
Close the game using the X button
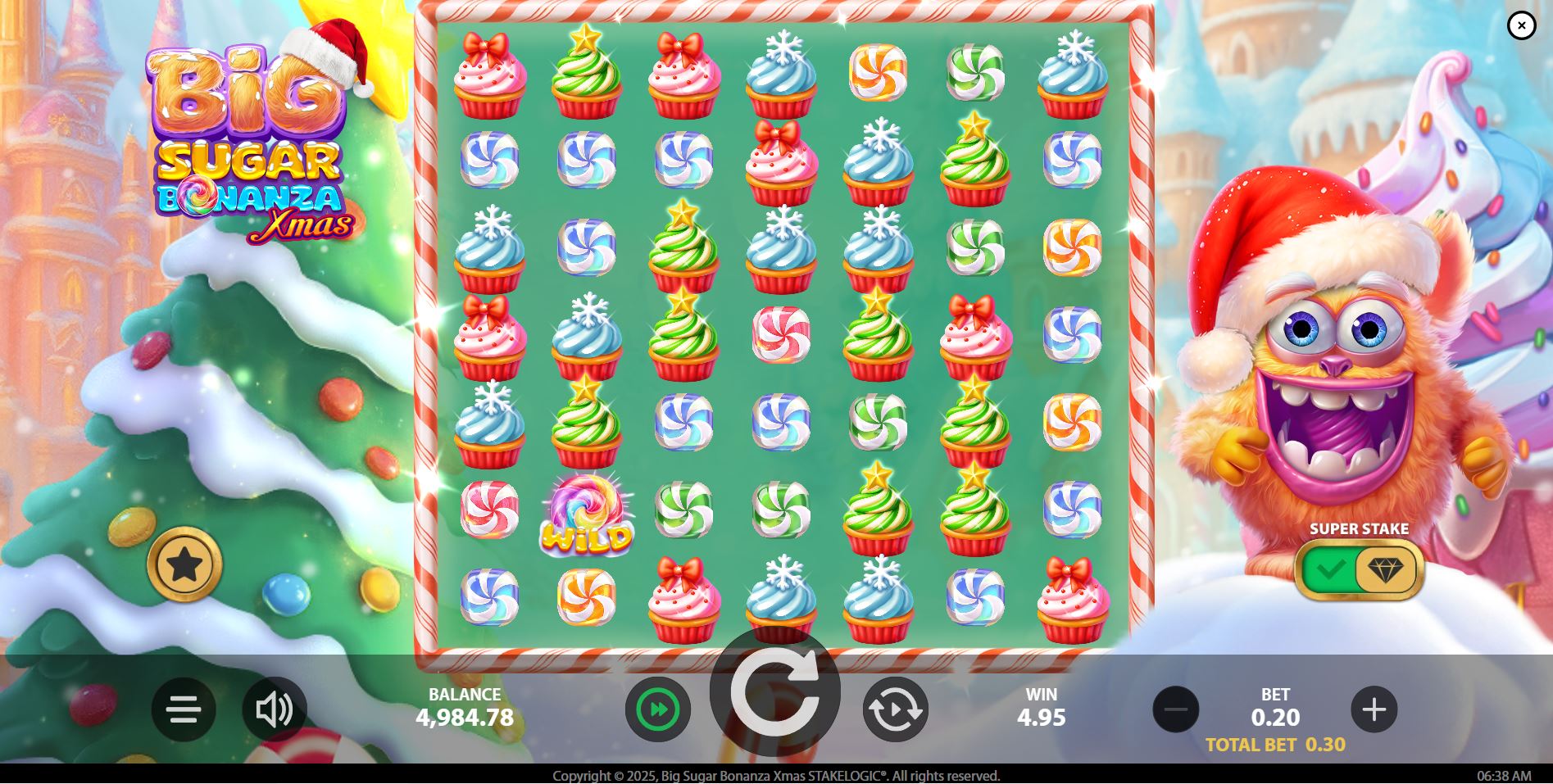pos(1523,25)
